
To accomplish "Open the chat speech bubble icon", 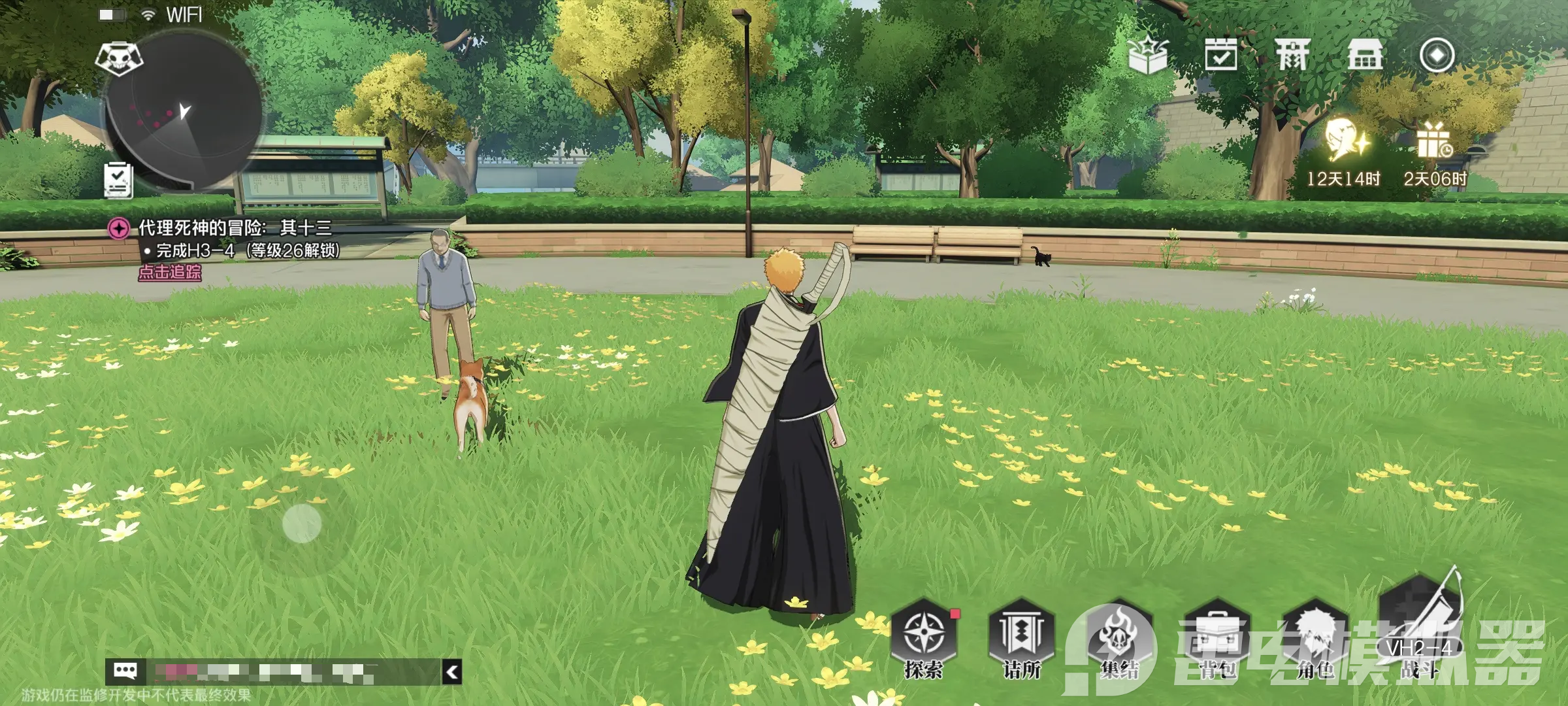I will [x=125, y=671].
